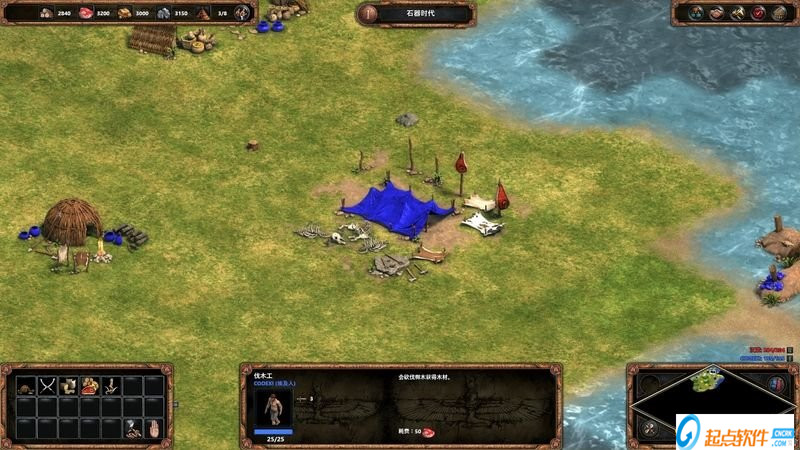Select the villager unit portrait

[273, 406]
